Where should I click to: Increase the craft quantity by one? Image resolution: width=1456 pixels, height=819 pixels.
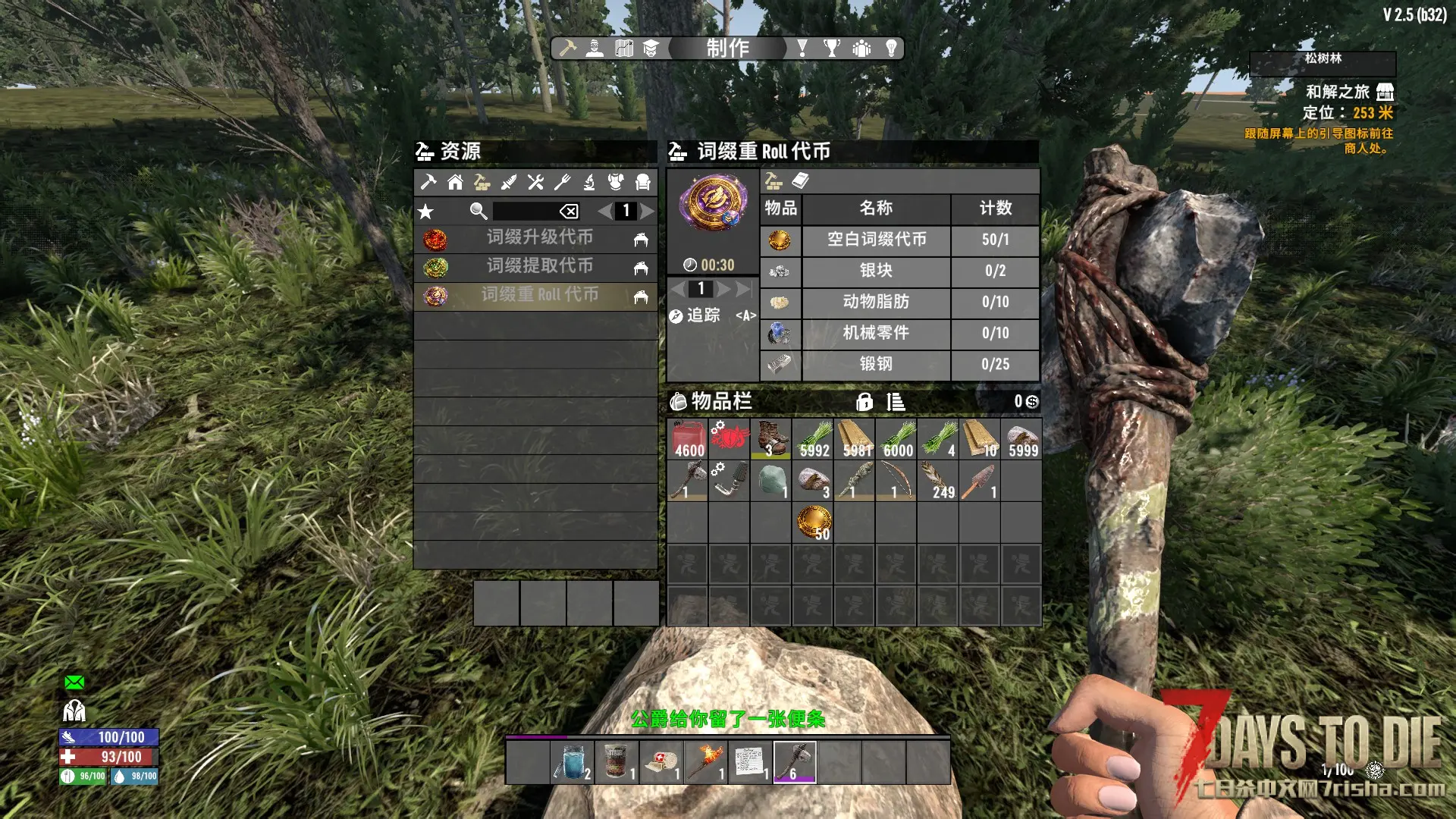[x=724, y=289]
